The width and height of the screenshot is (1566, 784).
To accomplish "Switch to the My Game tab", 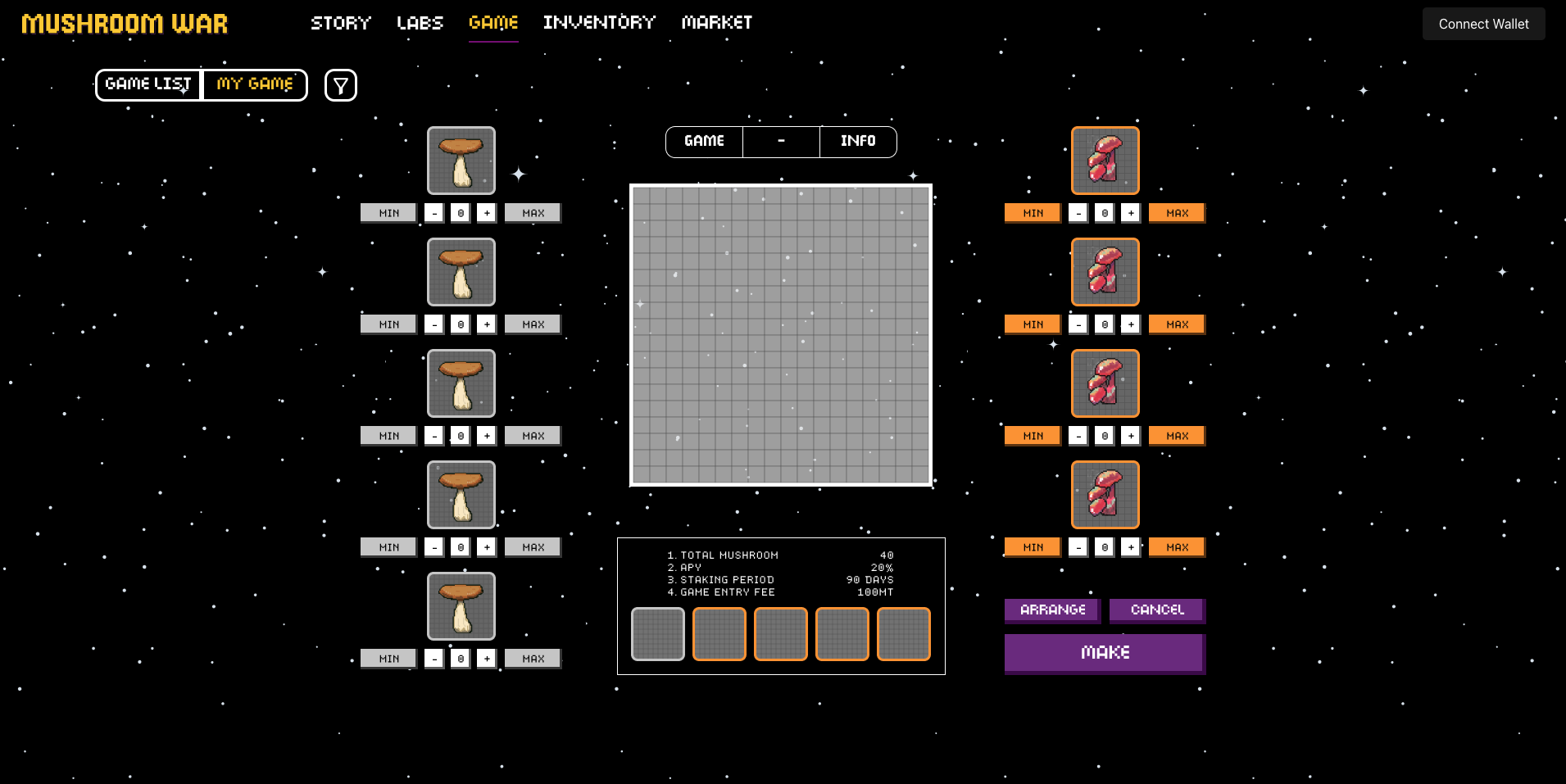I will tap(255, 84).
